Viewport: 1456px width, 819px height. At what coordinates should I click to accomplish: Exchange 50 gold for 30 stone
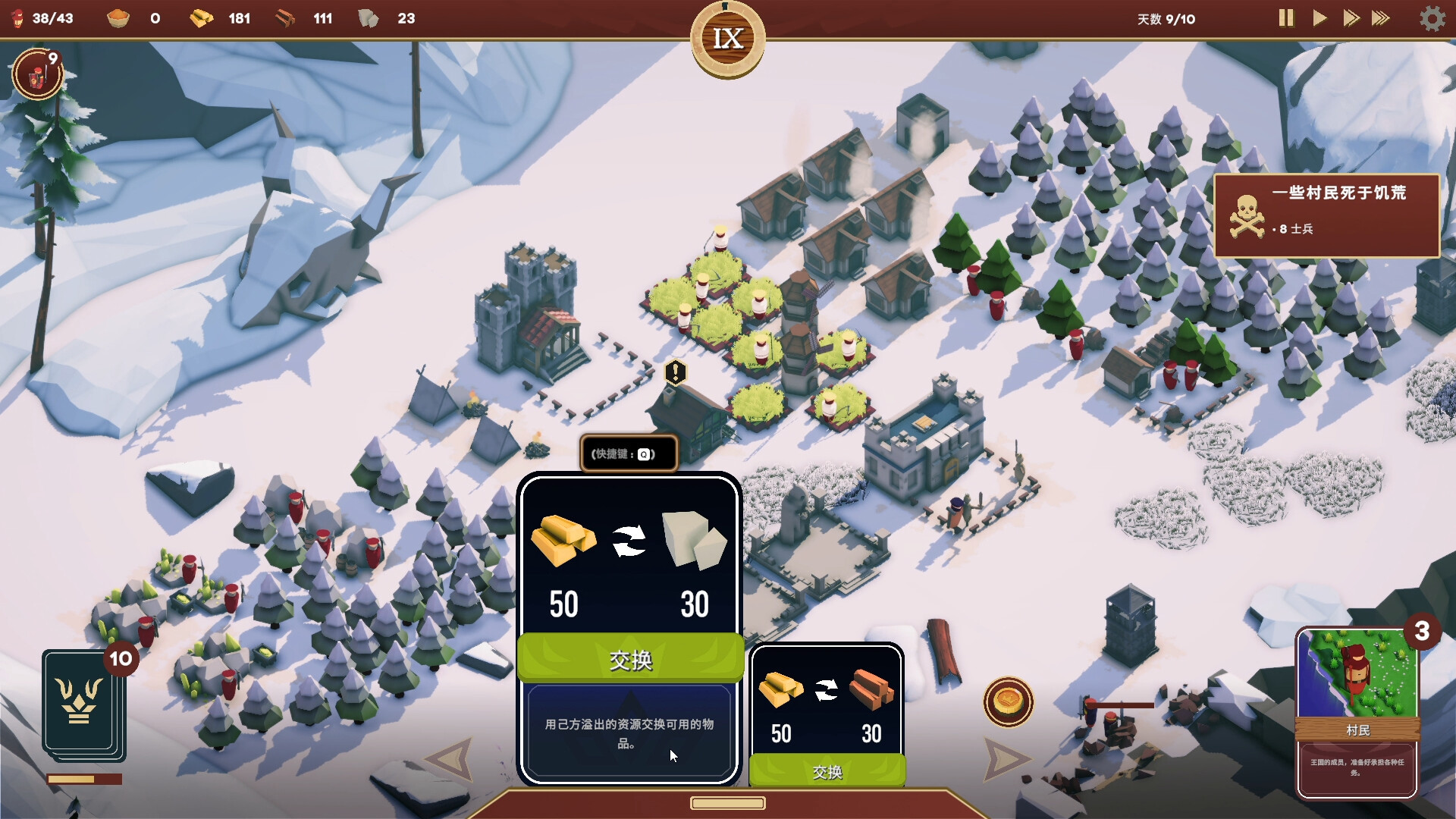point(630,659)
